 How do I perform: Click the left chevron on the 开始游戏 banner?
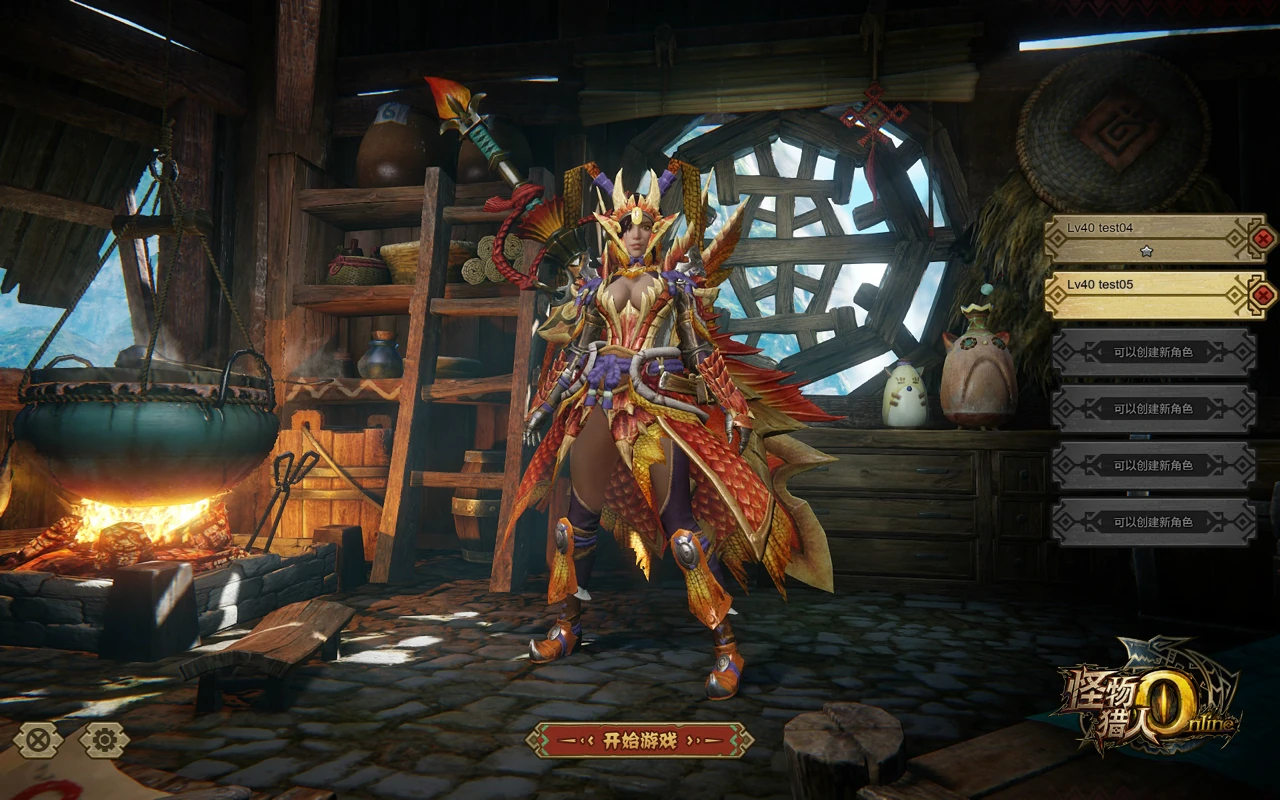pyautogui.click(x=587, y=740)
